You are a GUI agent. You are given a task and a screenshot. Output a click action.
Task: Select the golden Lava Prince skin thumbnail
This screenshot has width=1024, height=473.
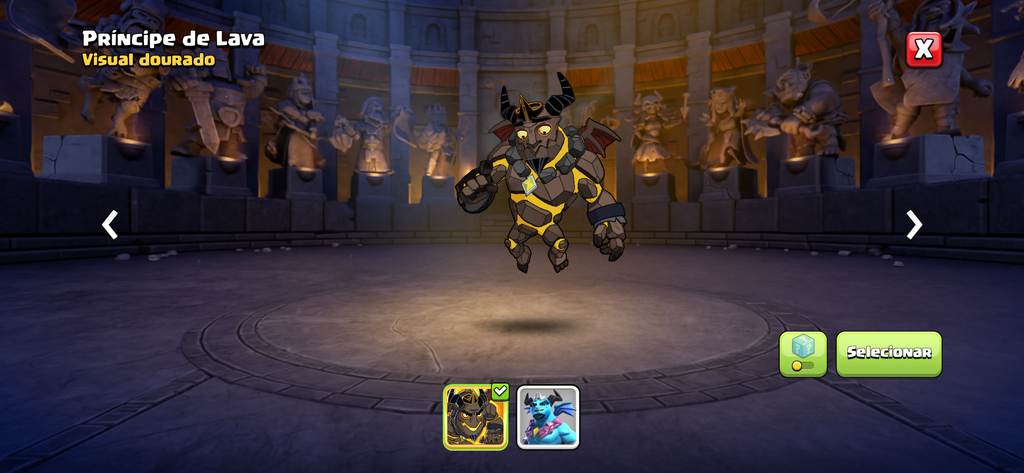coord(476,416)
